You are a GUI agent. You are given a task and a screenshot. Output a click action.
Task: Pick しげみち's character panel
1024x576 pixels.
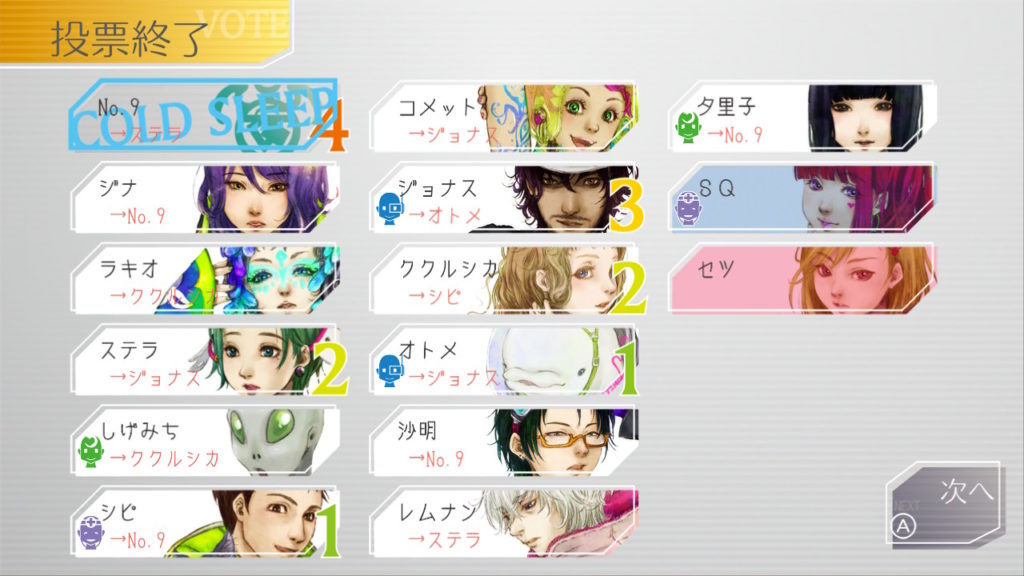pos(205,442)
